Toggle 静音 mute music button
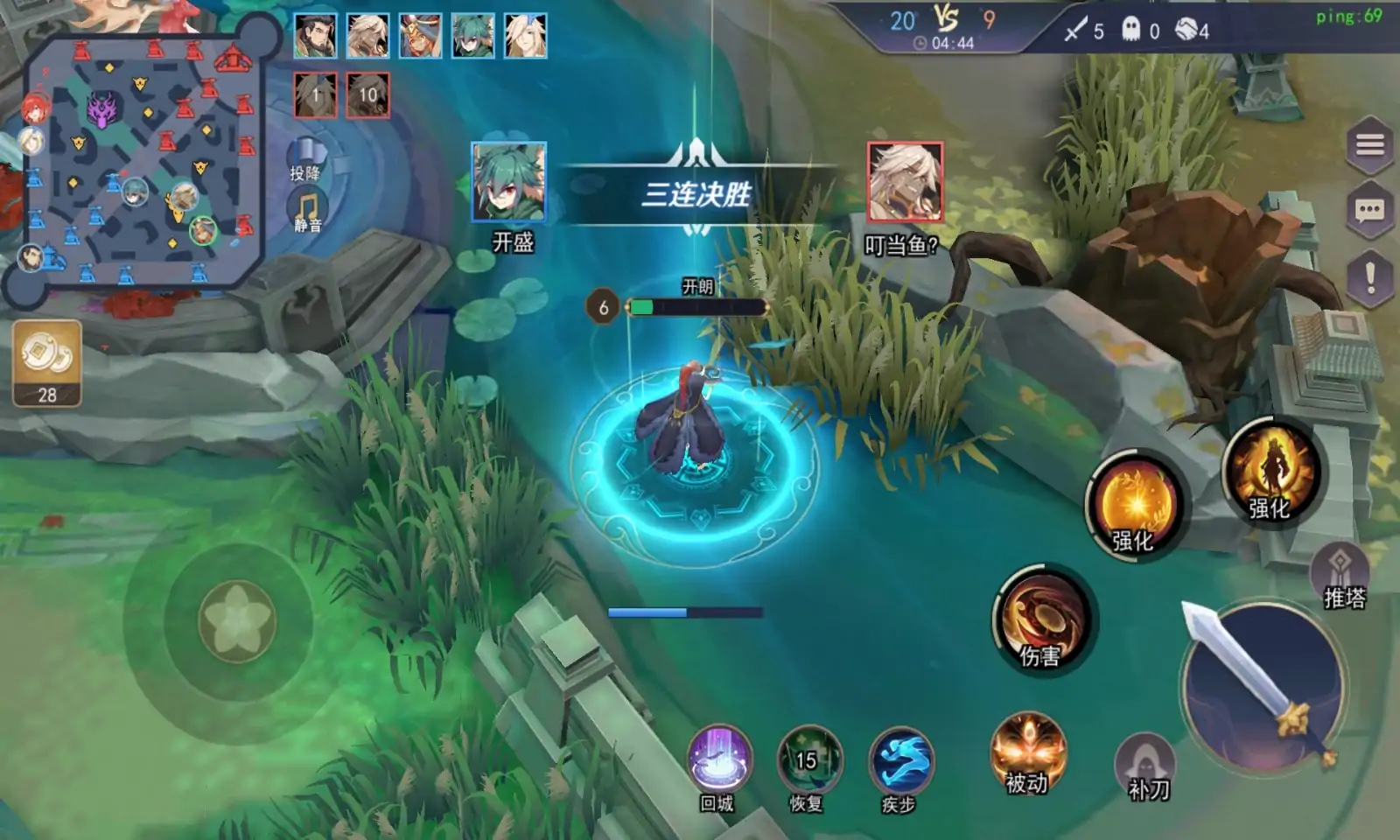Image resolution: width=1400 pixels, height=840 pixels. 307,212
